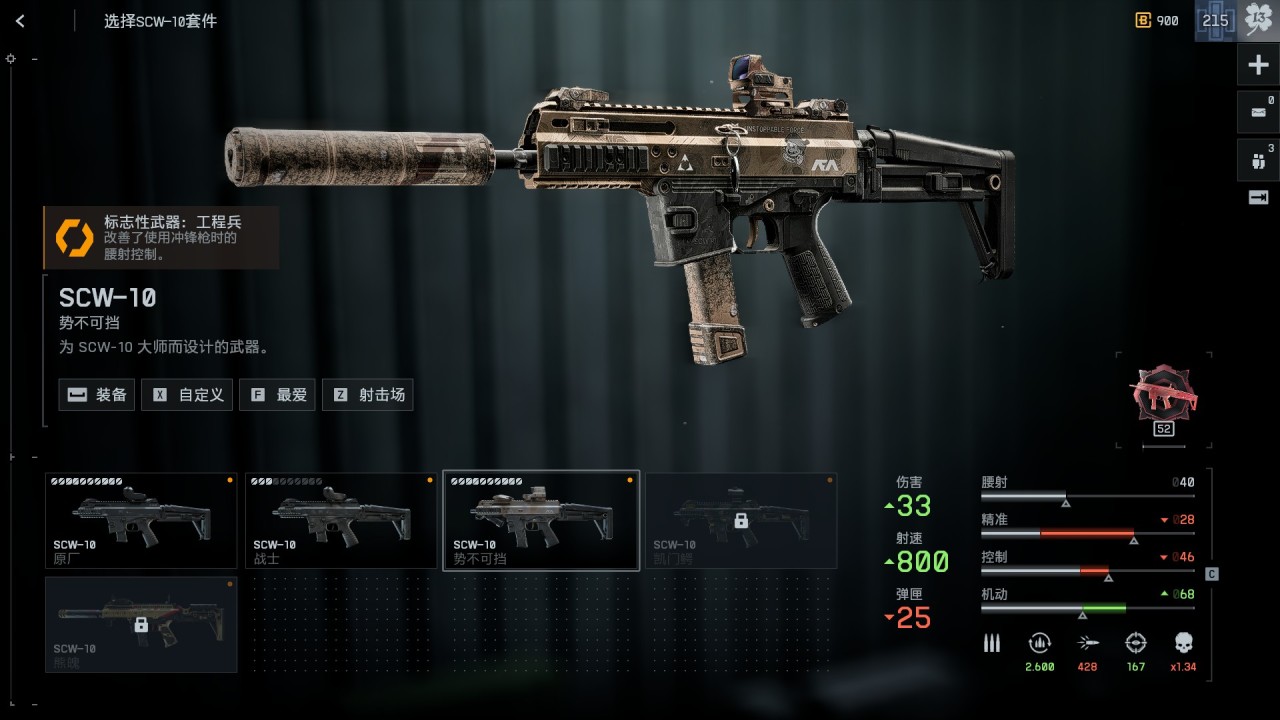Click the 900 currency balance
Viewport: 1280px width, 720px height.
click(x=1157, y=20)
